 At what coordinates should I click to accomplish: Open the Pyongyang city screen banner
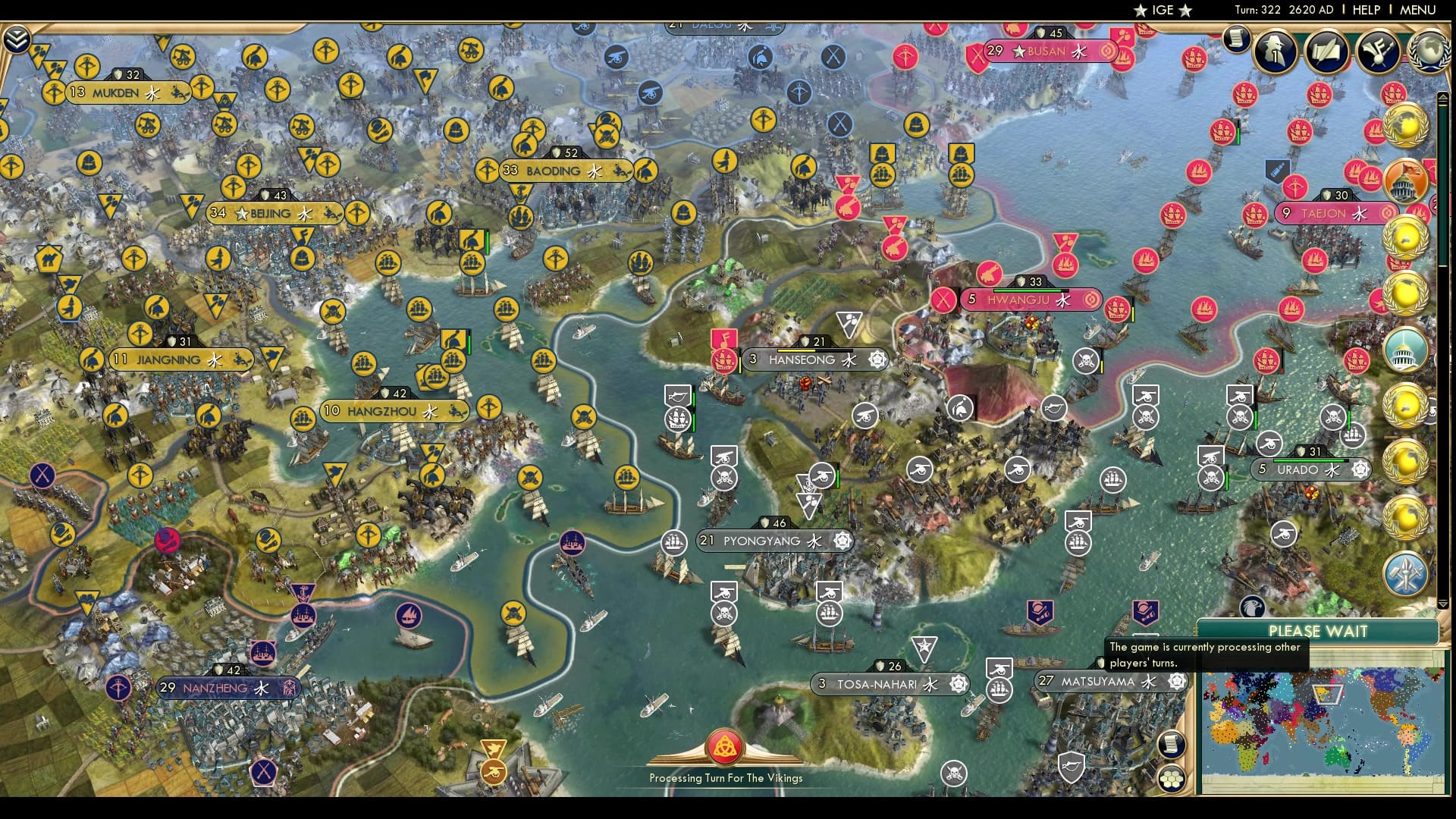tap(773, 541)
